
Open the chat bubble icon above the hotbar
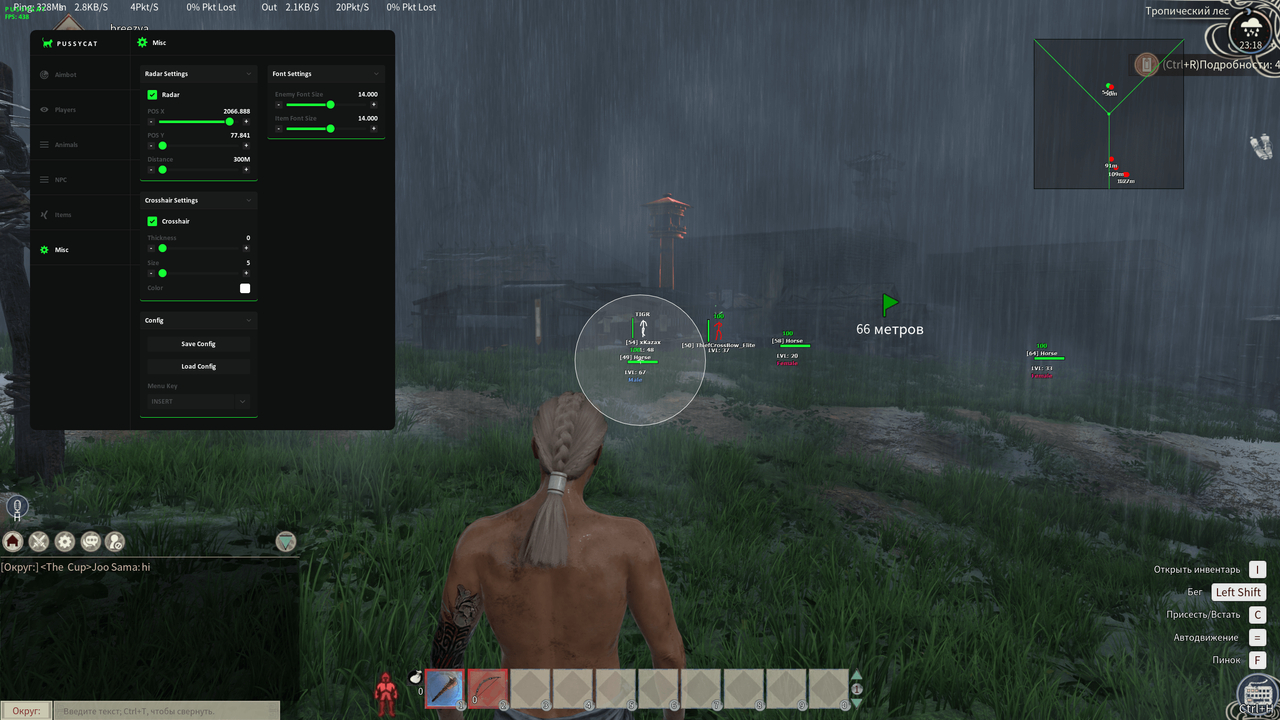point(90,541)
